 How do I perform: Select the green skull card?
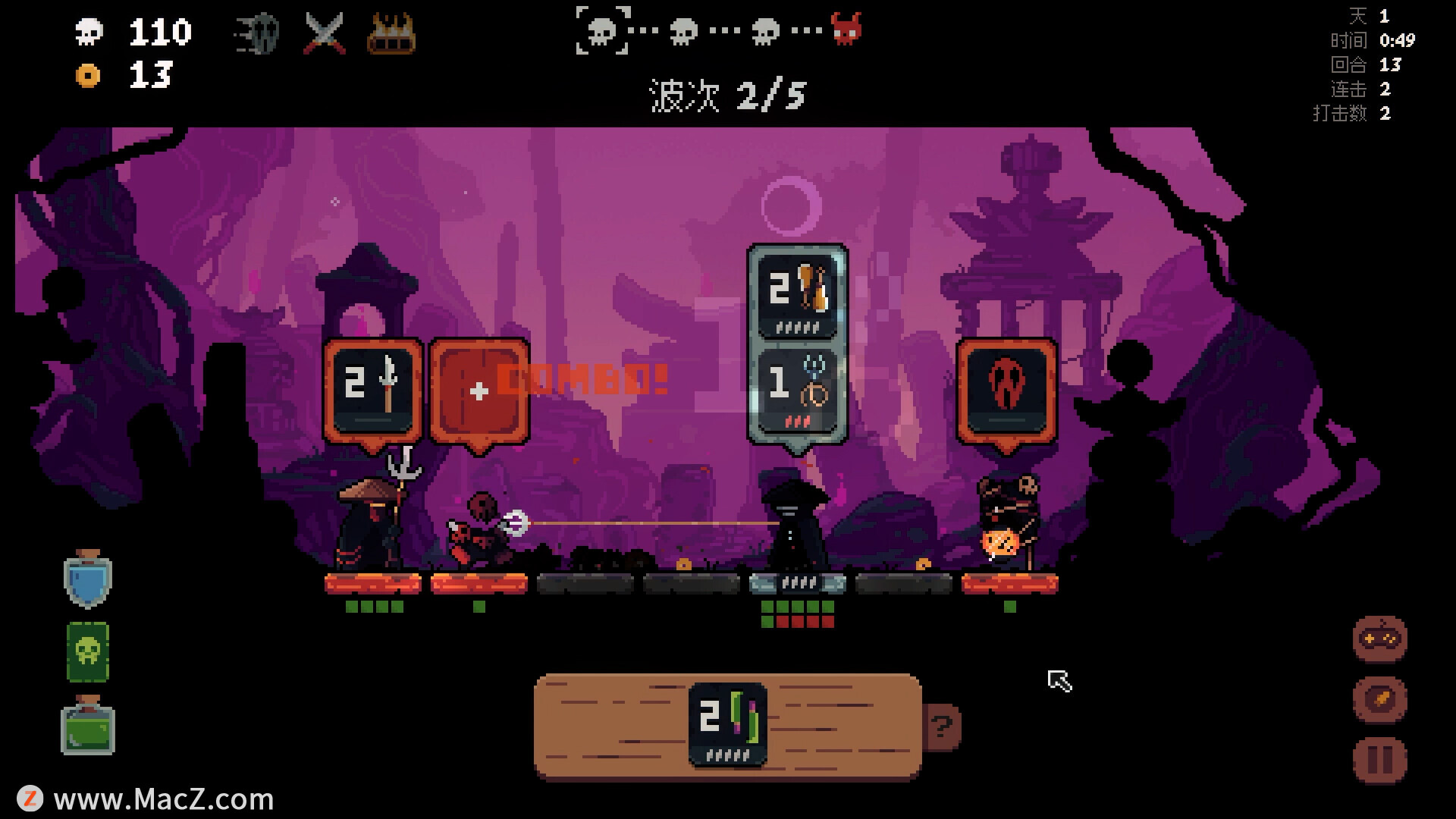(88, 652)
